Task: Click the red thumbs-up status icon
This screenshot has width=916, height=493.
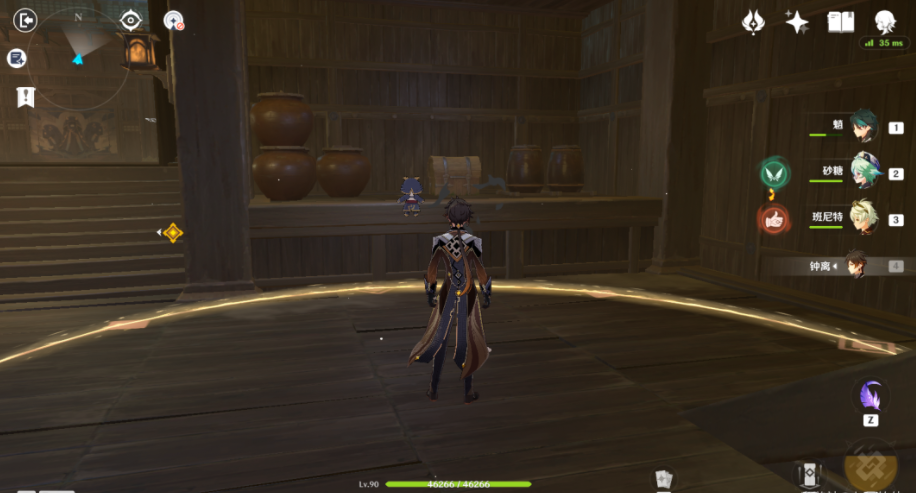Action: [773, 219]
